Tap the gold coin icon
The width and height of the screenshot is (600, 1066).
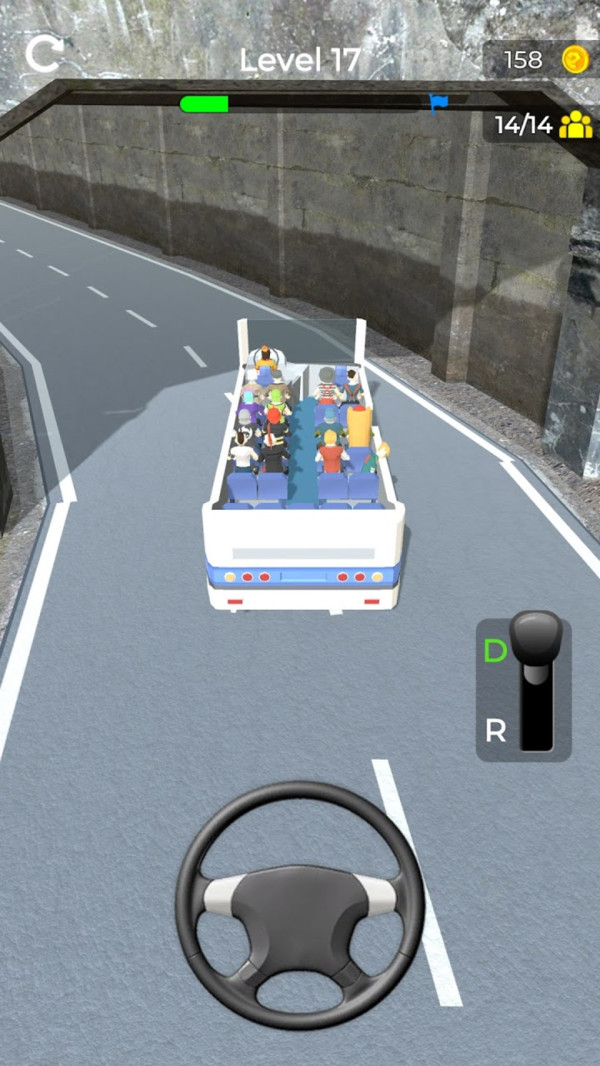click(574, 59)
